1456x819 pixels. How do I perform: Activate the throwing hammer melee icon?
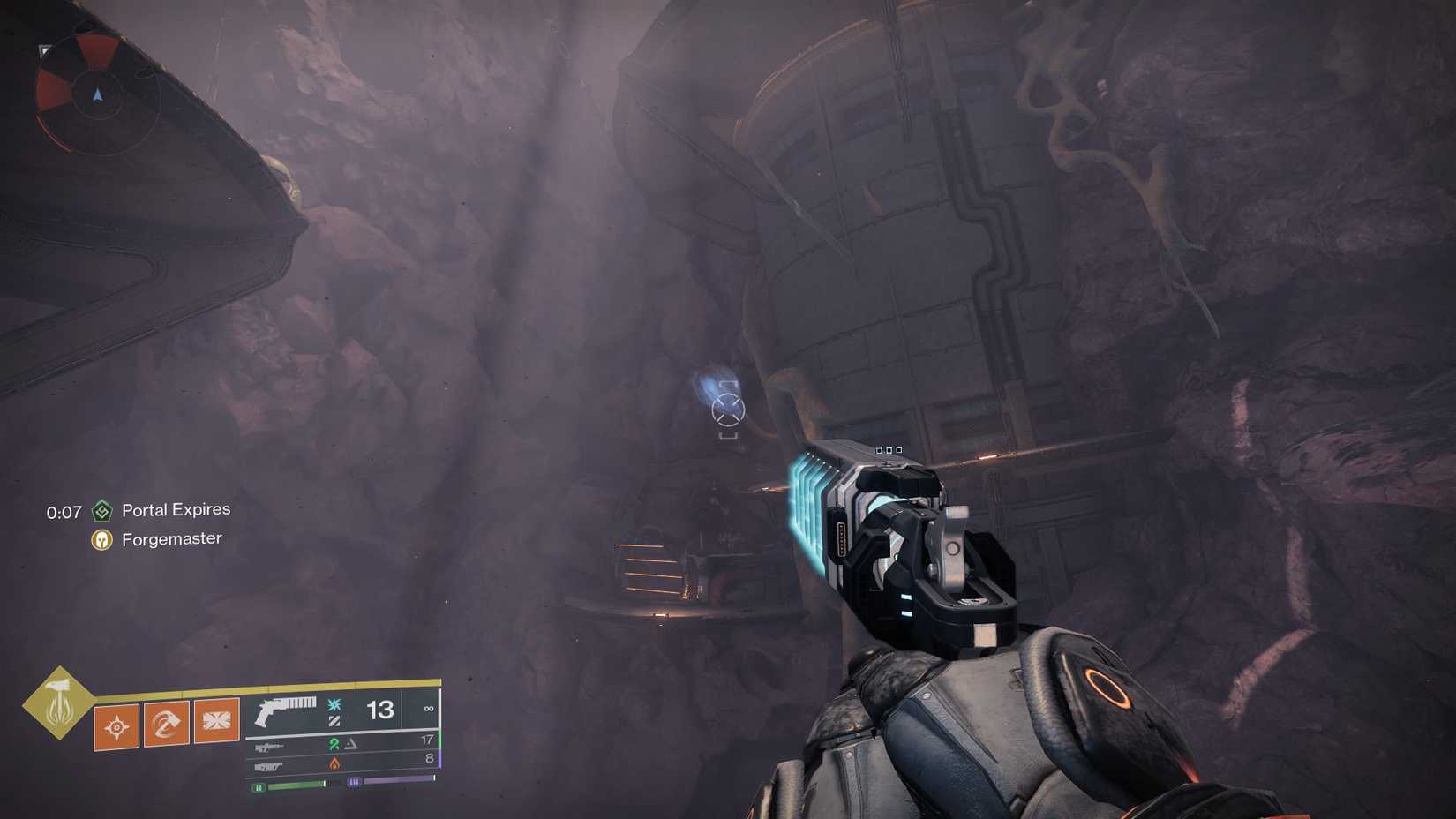coord(165,723)
